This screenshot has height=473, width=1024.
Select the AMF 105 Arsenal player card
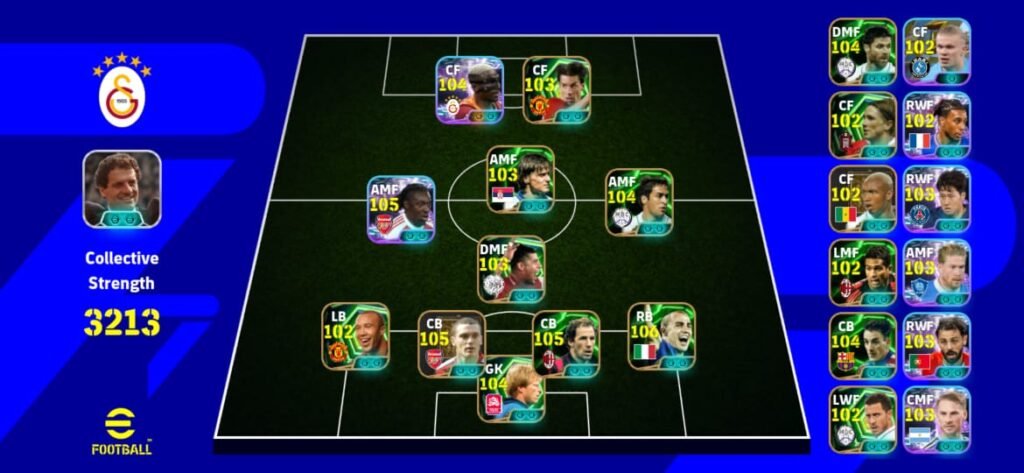pyautogui.click(x=401, y=209)
